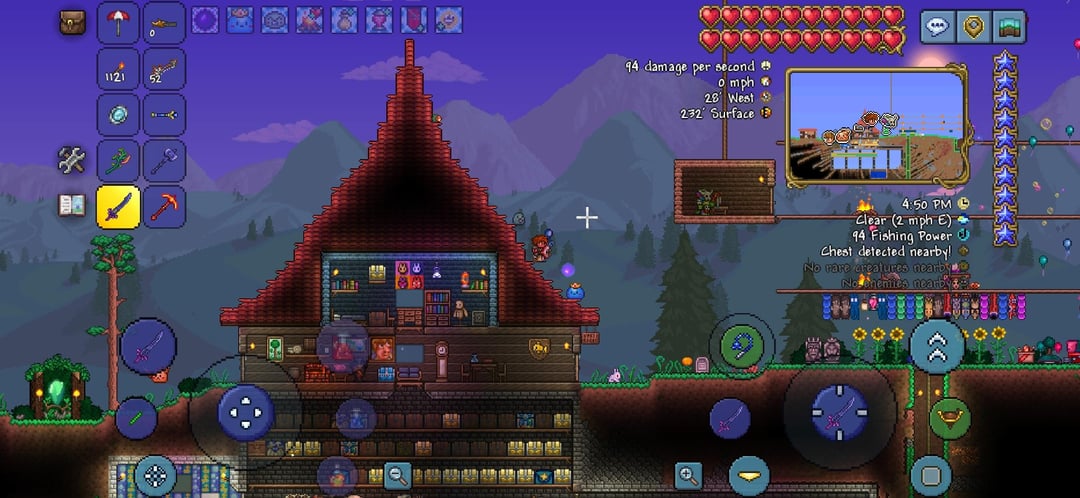Tap the zoom-out magnifier button
The width and height of the screenshot is (1080, 498).
click(x=398, y=476)
